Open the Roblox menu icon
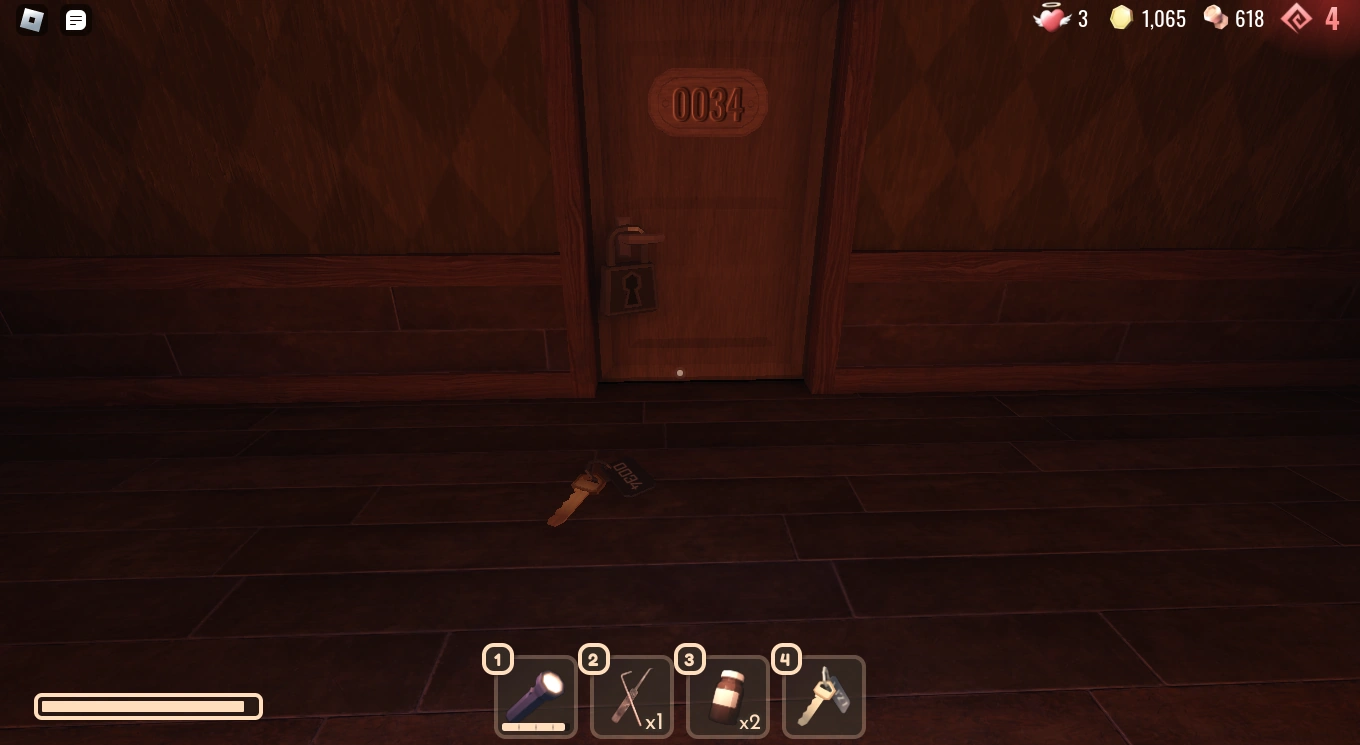The width and height of the screenshot is (1360, 745). [31, 21]
